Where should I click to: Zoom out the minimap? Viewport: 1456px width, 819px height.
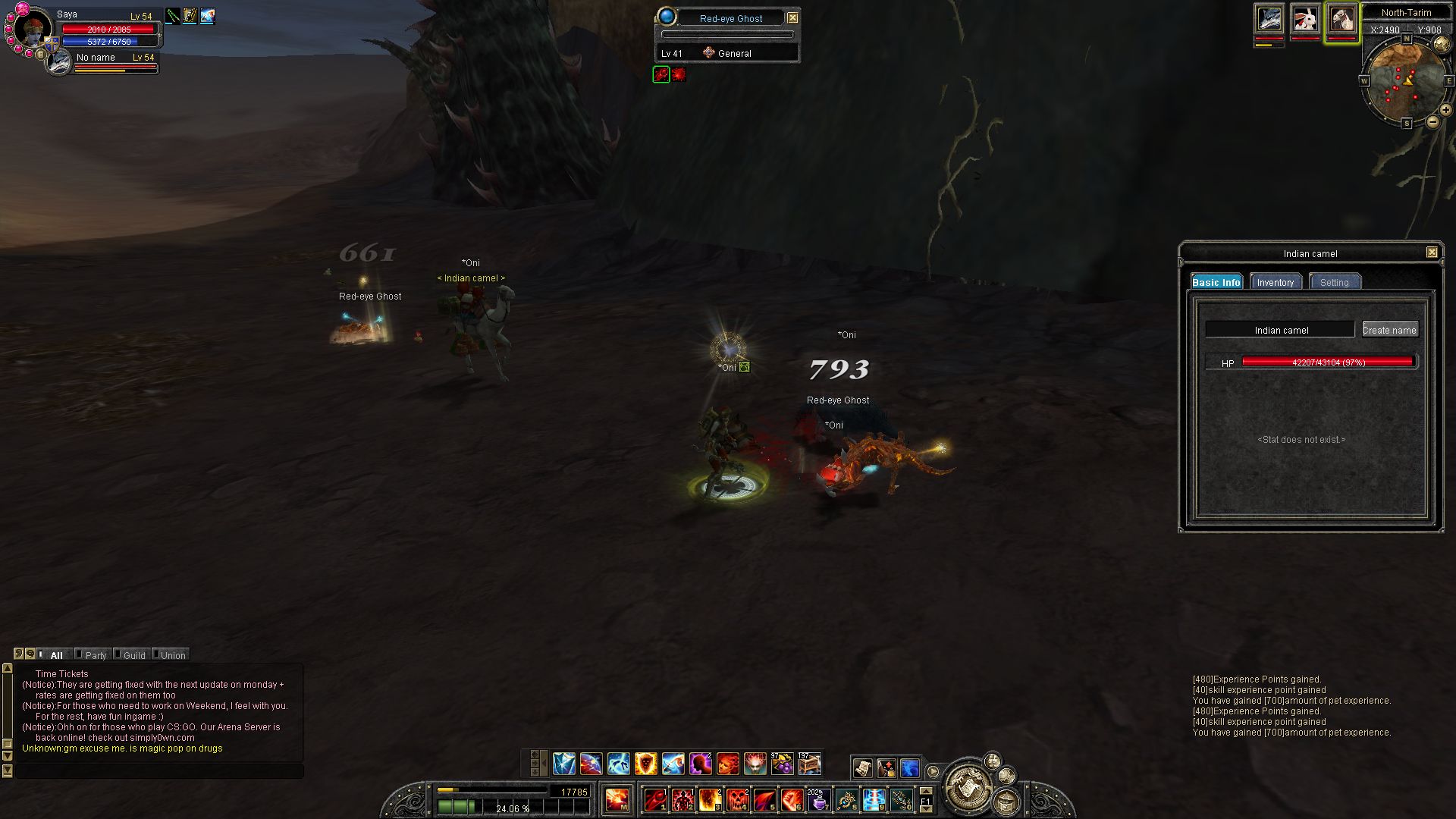(x=1432, y=121)
